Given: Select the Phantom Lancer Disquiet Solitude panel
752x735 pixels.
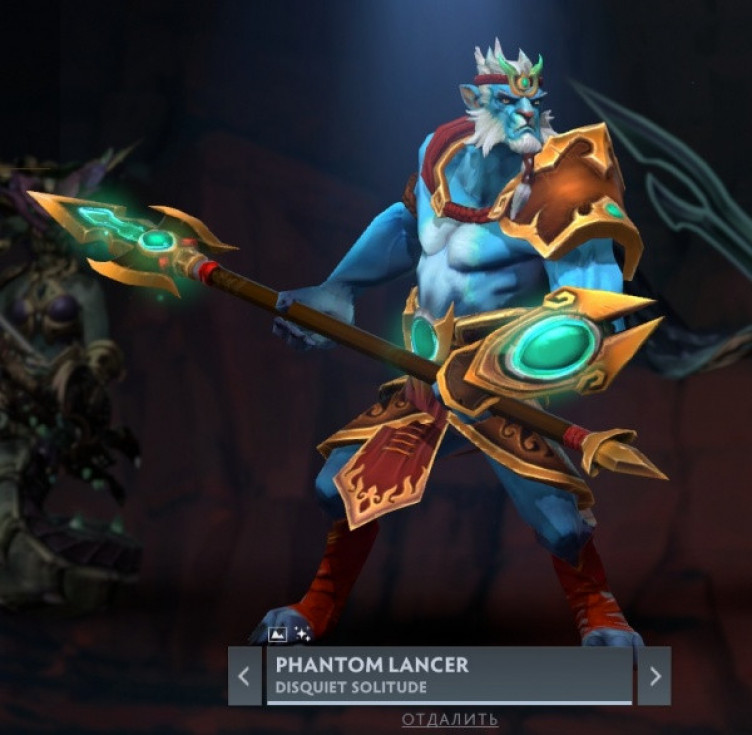Looking at the screenshot, I should click(x=449, y=675).
